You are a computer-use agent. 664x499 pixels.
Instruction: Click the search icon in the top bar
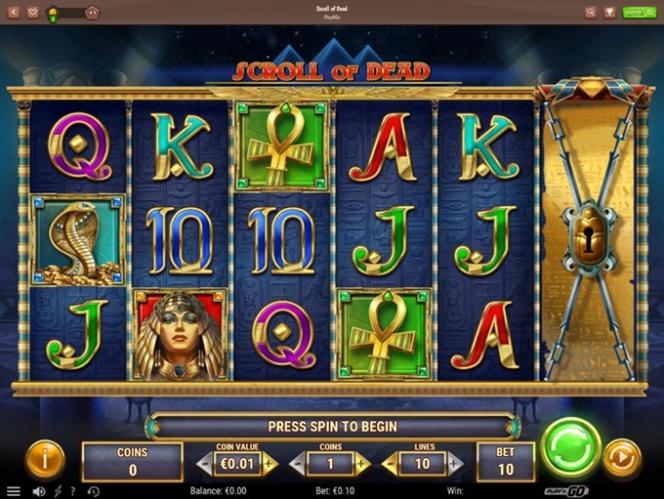point(590,13)
